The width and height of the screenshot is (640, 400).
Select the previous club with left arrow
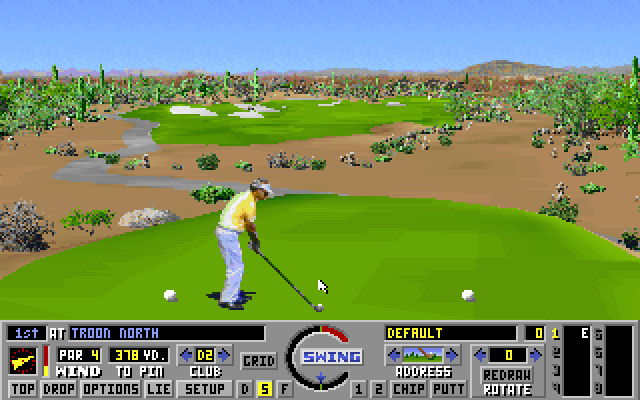[x=185, y=355]
